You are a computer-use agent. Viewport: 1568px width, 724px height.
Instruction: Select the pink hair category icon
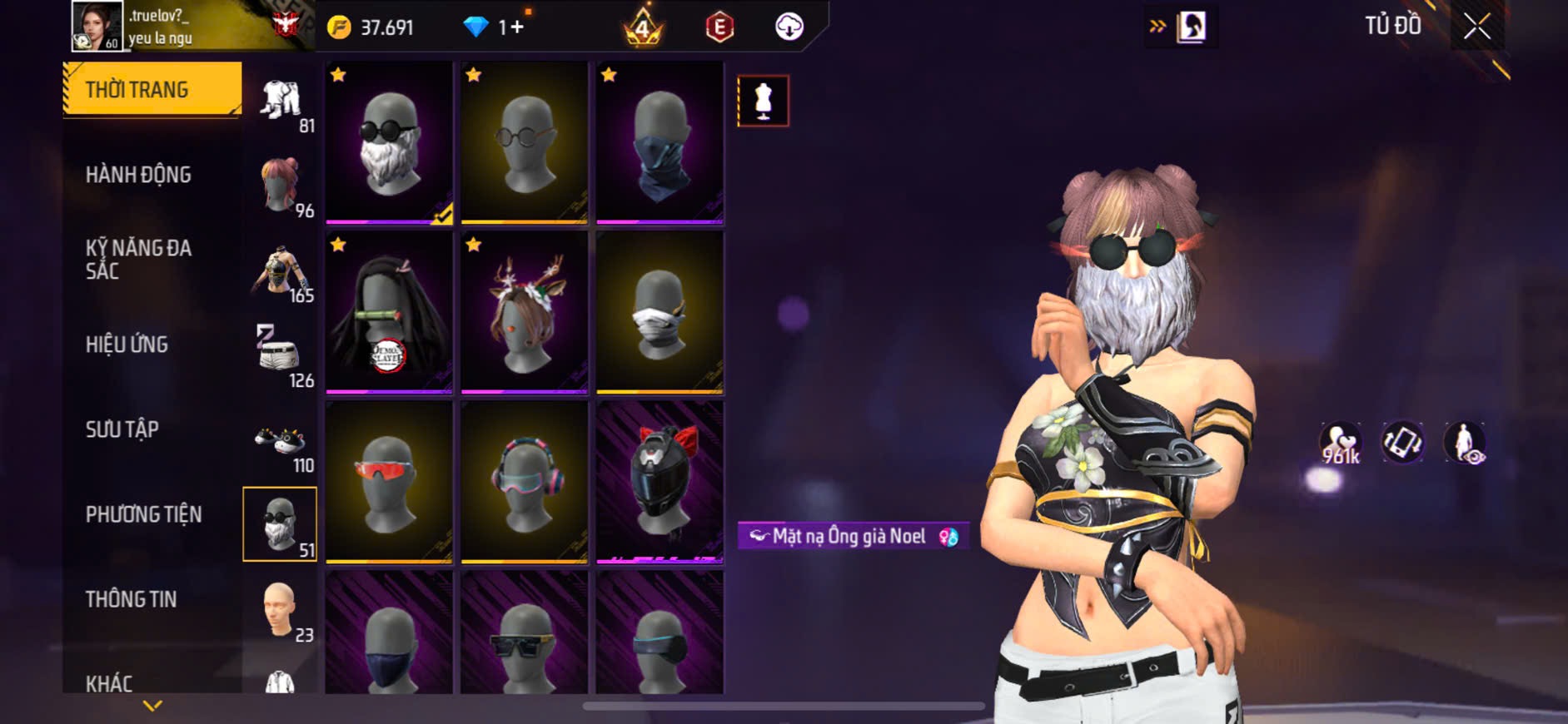click(281, 186)
